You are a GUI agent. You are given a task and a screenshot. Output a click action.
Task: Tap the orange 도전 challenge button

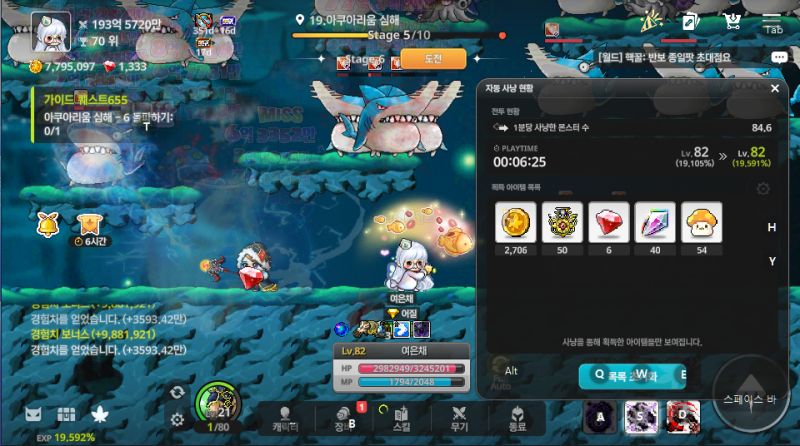coord(433,59)
